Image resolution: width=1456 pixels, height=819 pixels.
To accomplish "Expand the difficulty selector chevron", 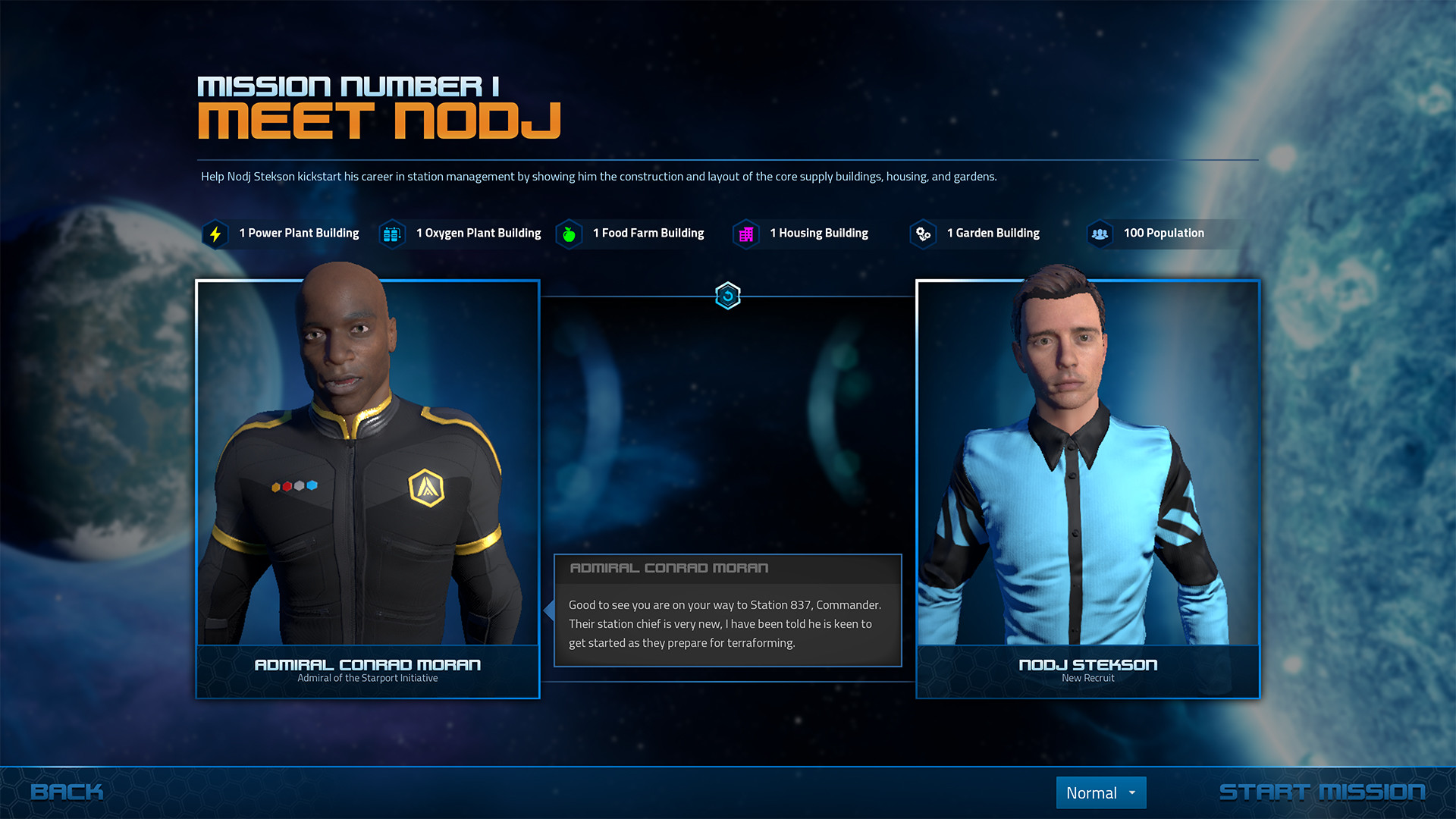I will (1133, 792).
